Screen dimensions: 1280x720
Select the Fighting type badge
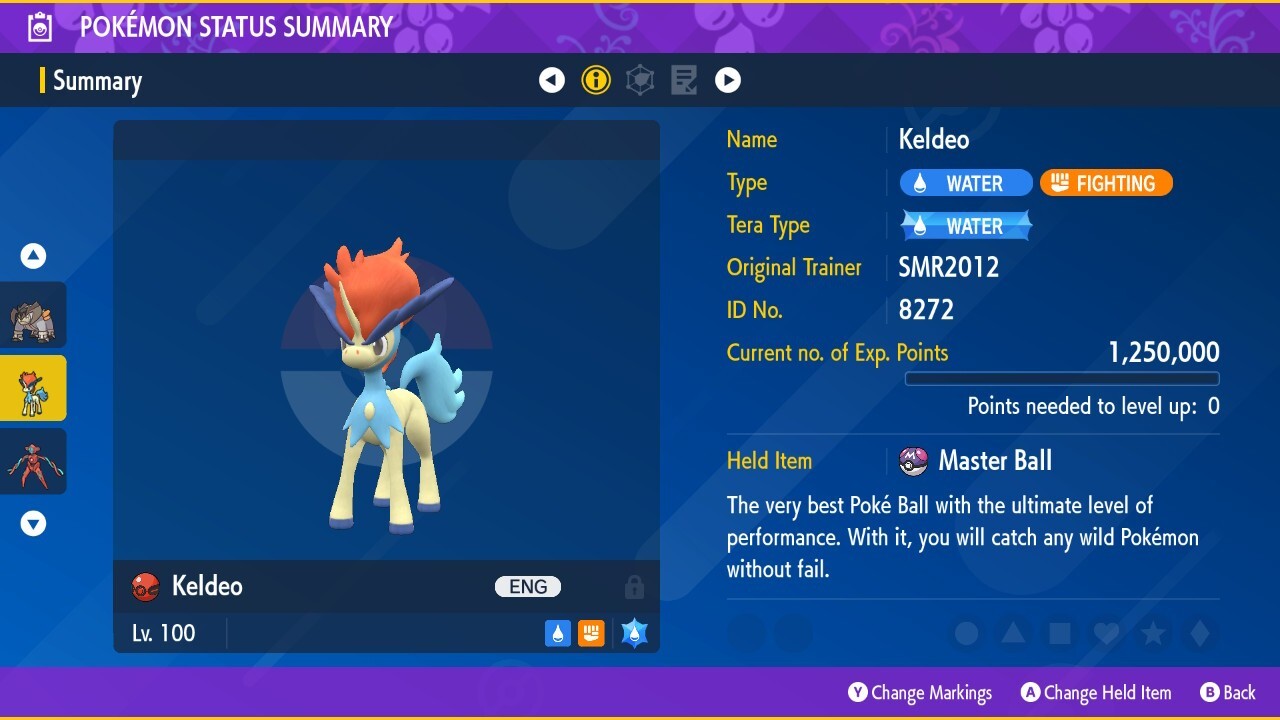tap(1106, 182)
